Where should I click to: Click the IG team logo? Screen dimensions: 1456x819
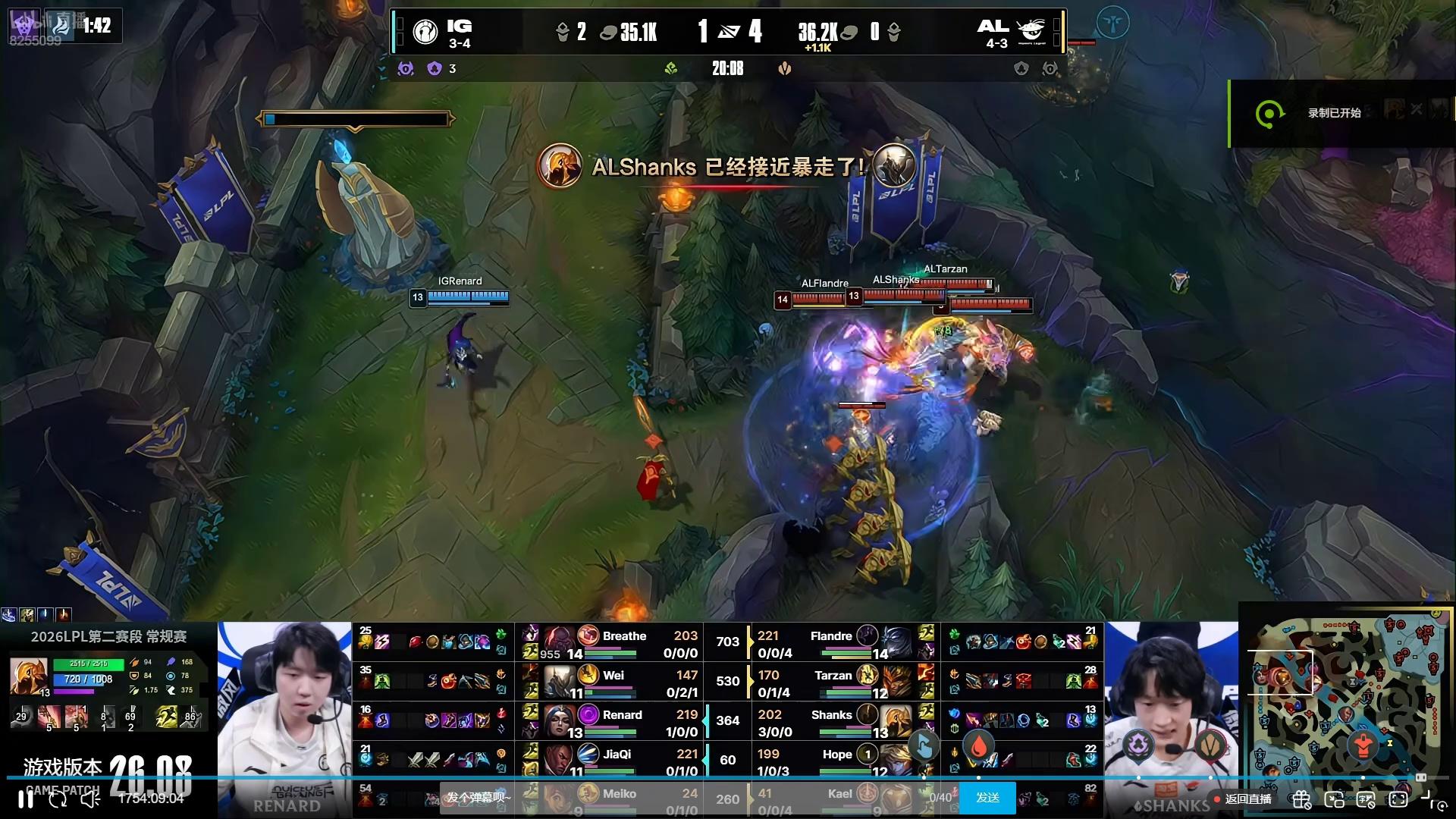click(425, 32)
